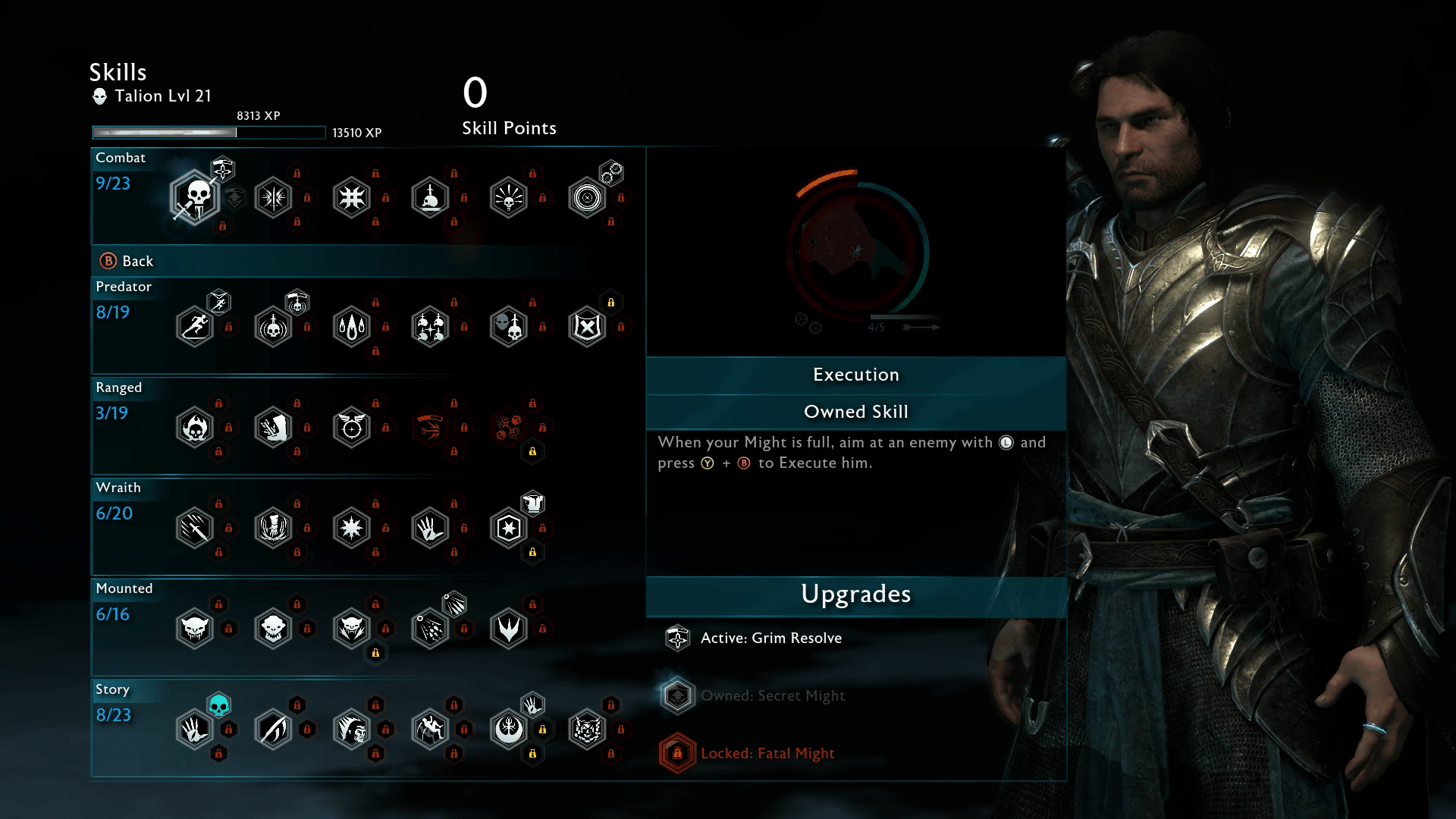Click the dagger skill icon in the Wraith row
This screenshot has width=1456, height=819.
coord(196,528)
